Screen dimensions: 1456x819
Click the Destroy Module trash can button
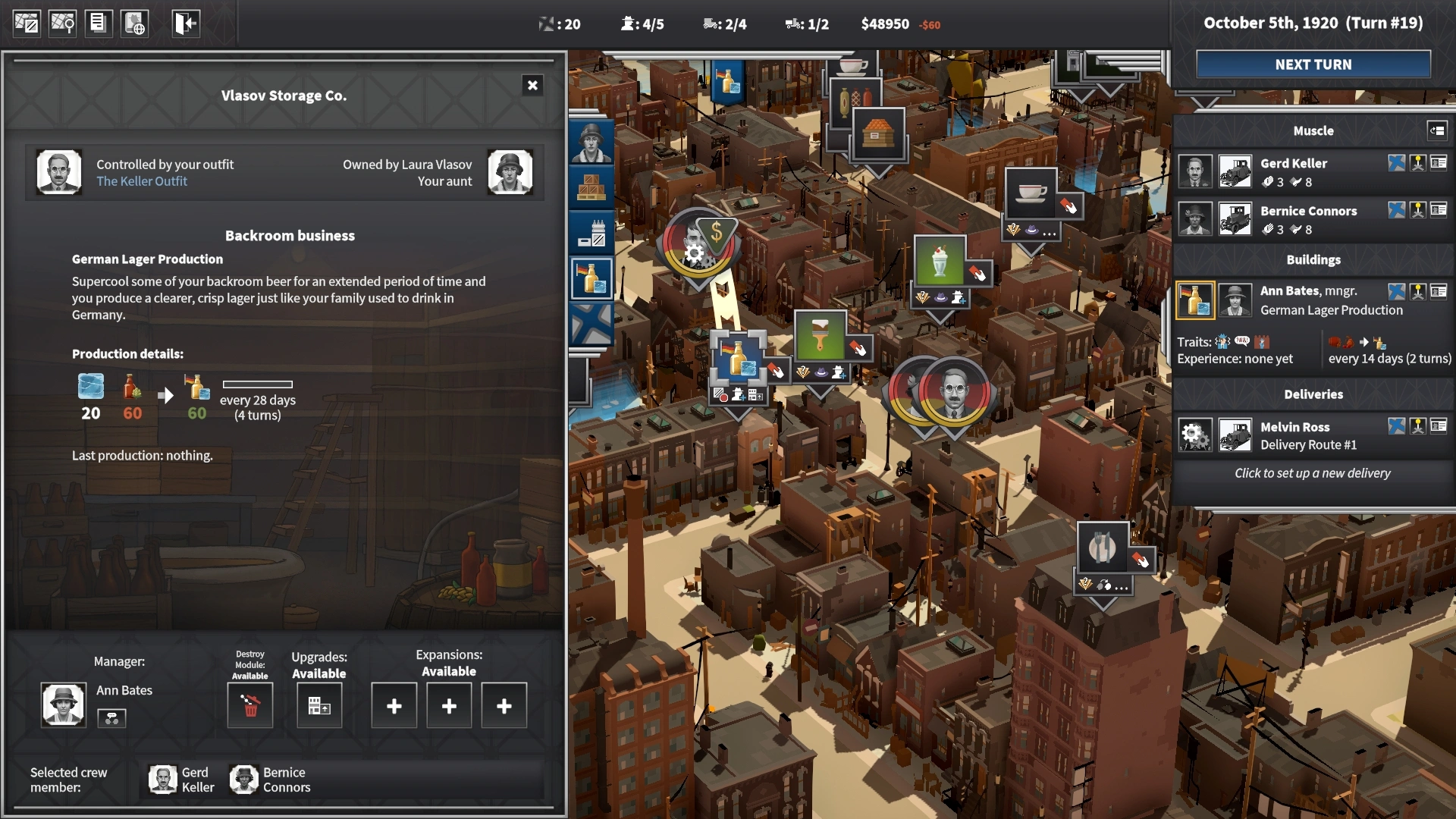250,706
